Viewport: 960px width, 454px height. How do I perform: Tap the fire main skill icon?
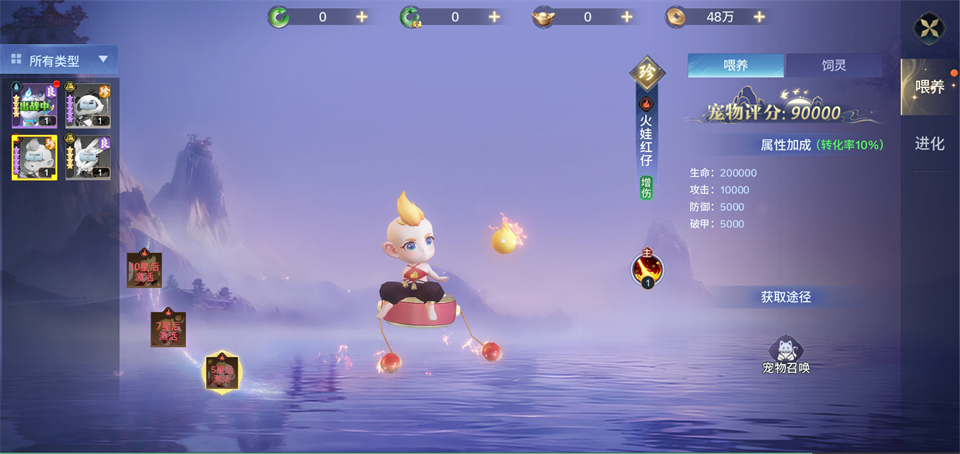(x=647, y=268)
